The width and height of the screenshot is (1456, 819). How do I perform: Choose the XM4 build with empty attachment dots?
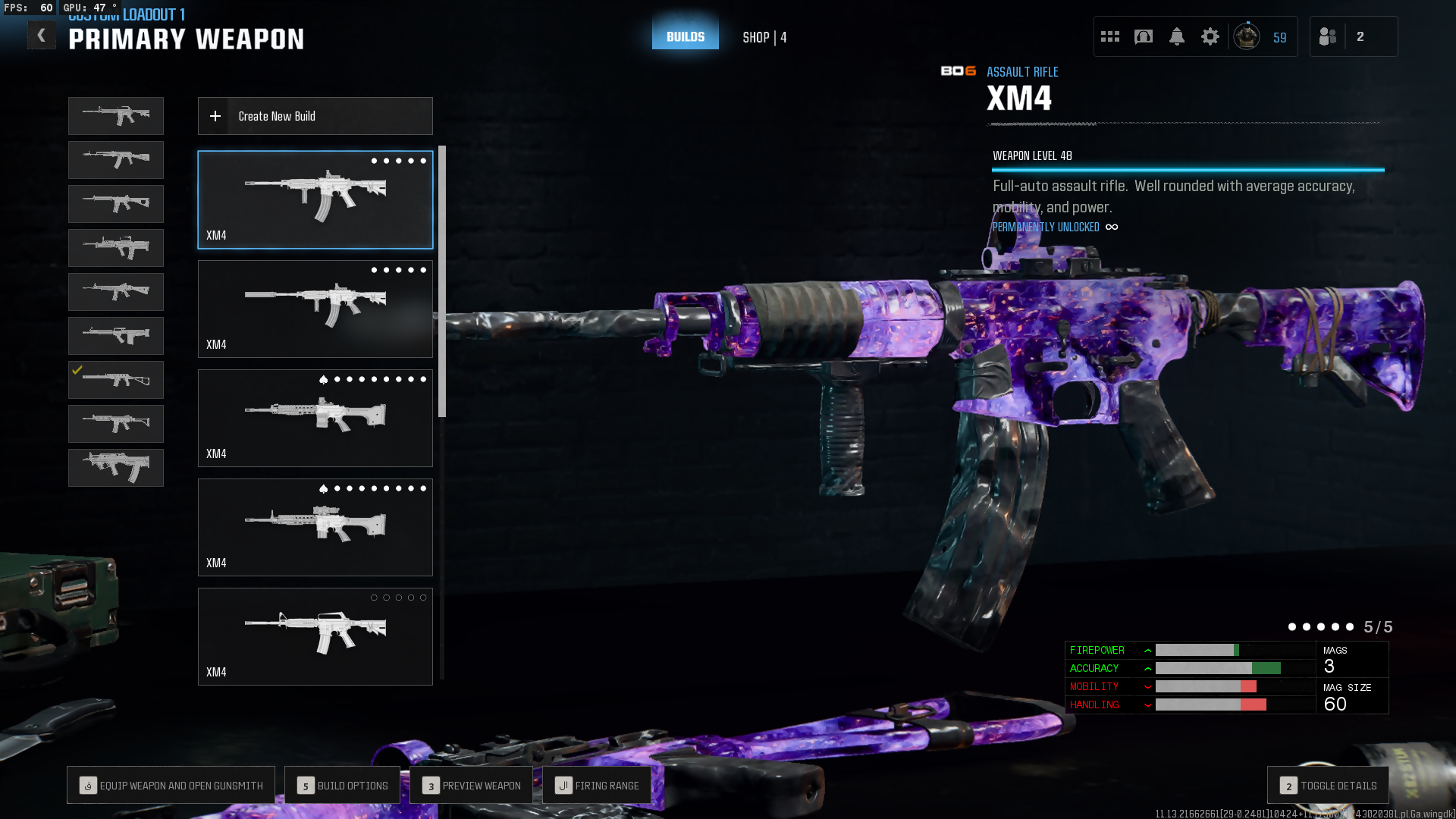(x=315, y=636)
